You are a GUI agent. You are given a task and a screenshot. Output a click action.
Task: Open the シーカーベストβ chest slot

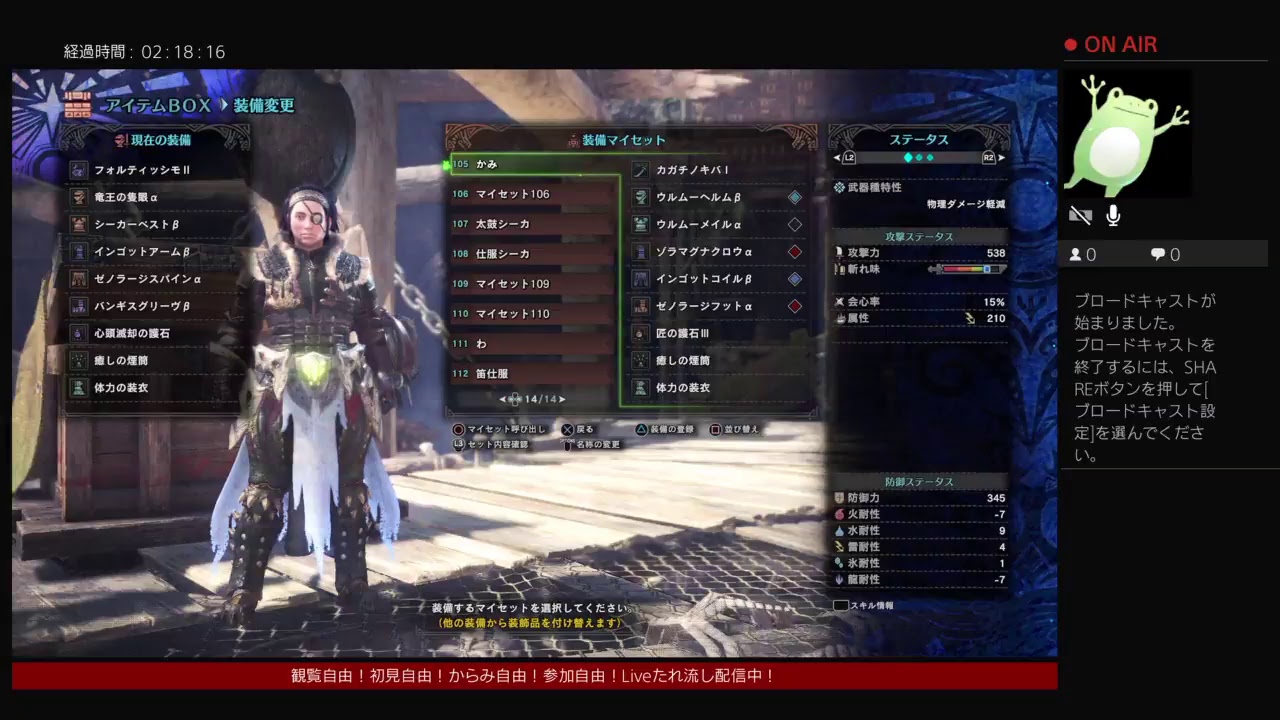154,225
